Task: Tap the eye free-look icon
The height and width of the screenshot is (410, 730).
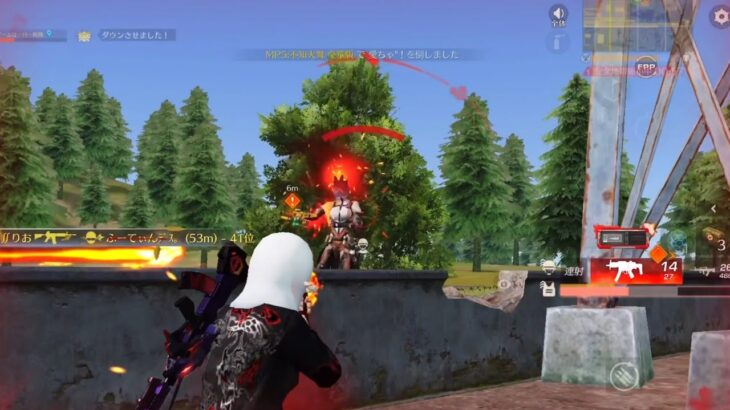Action: point(677,242)
